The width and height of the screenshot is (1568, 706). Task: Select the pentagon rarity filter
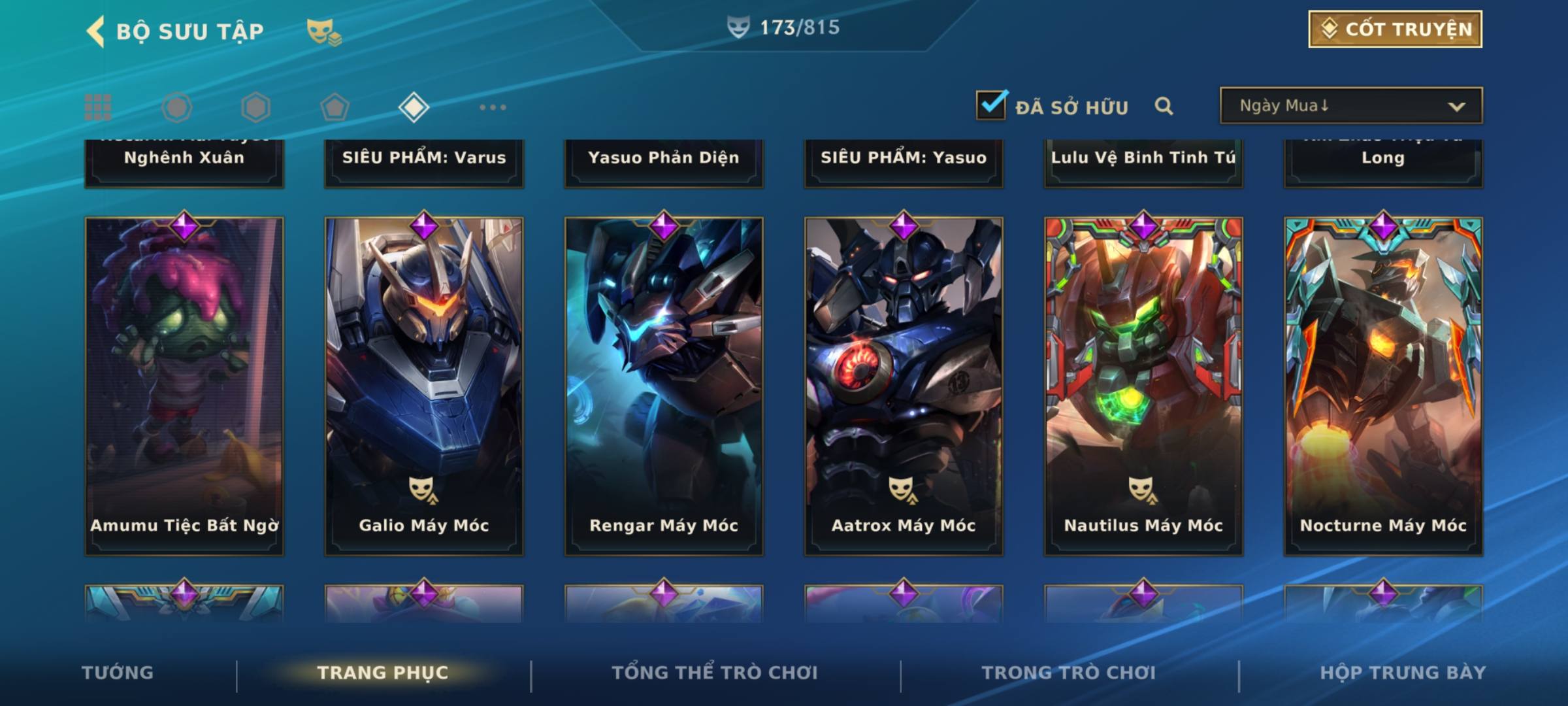coord(335,107)
